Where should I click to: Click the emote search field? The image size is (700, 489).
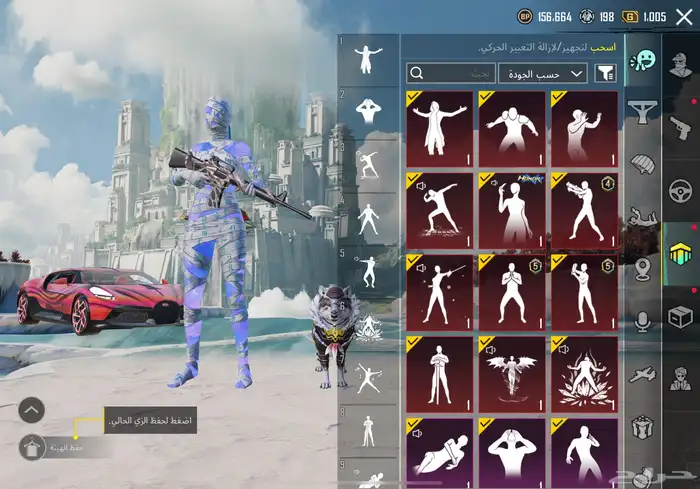(x=451, y=73)
